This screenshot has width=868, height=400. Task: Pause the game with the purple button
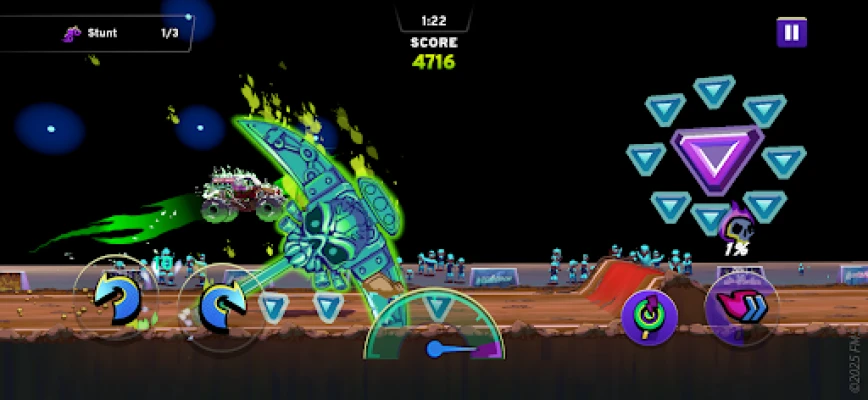tap(791, 32)
